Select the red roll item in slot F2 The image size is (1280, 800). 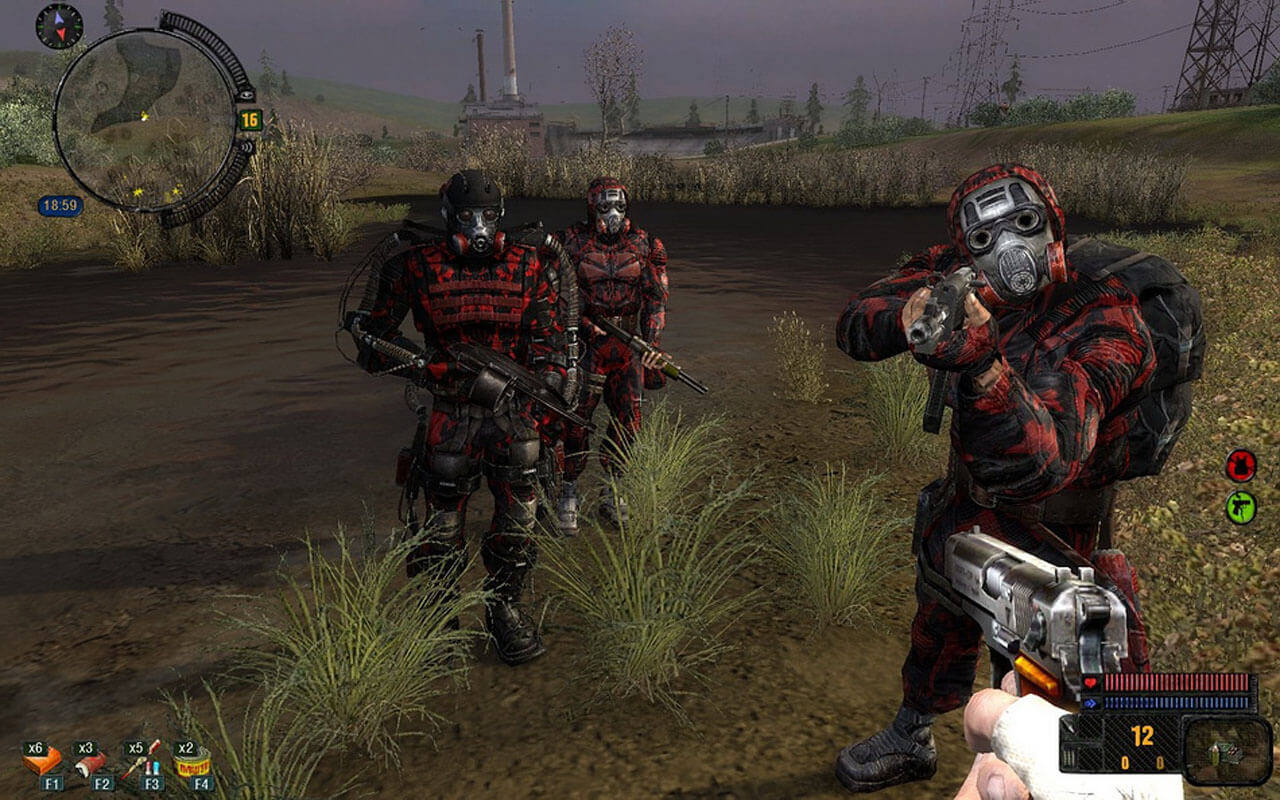click(x=92, y=764)
